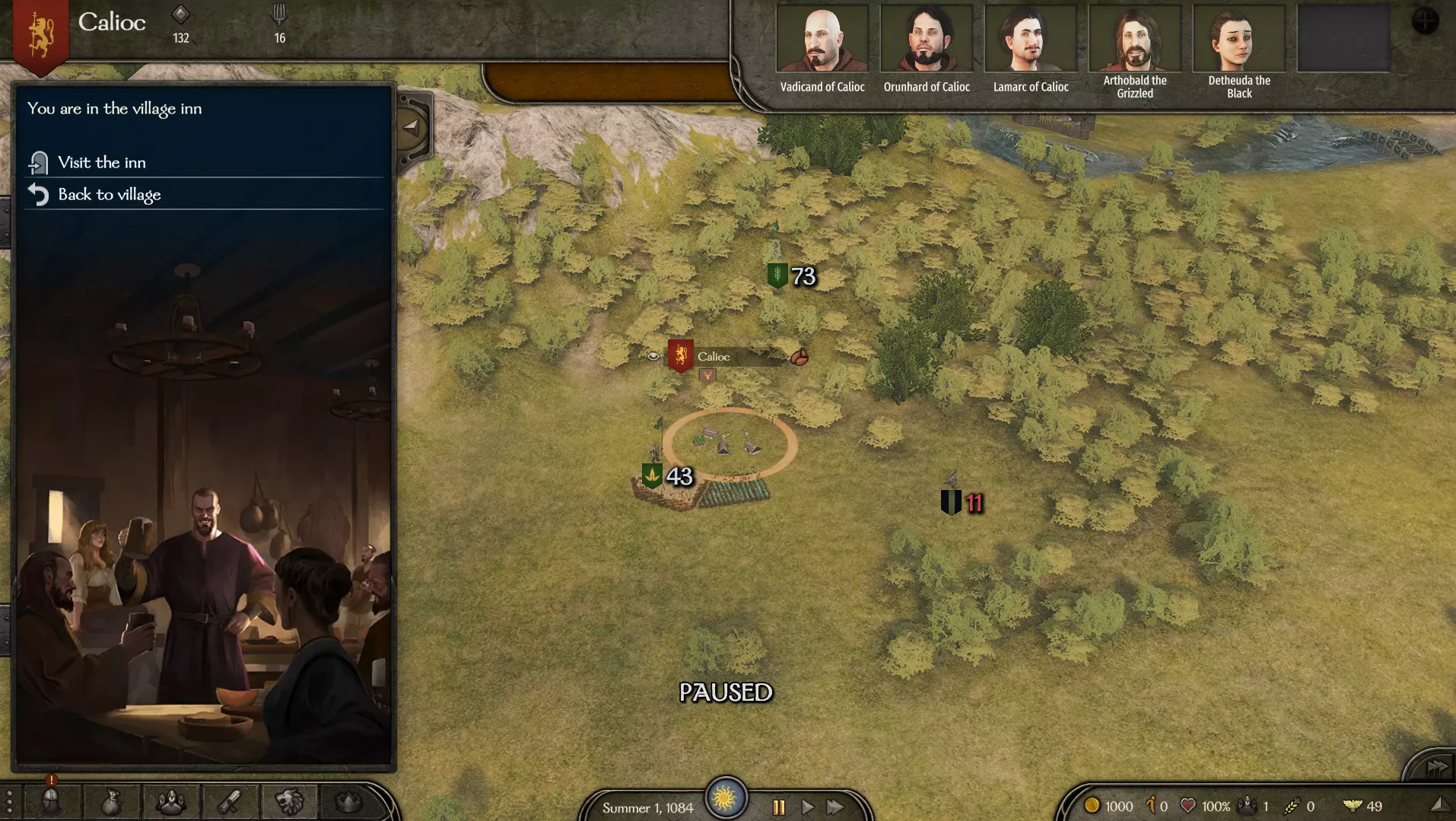The image size is (1456, 821).
Task: Open your inventory using the coin purse icon
Action: 112,801
